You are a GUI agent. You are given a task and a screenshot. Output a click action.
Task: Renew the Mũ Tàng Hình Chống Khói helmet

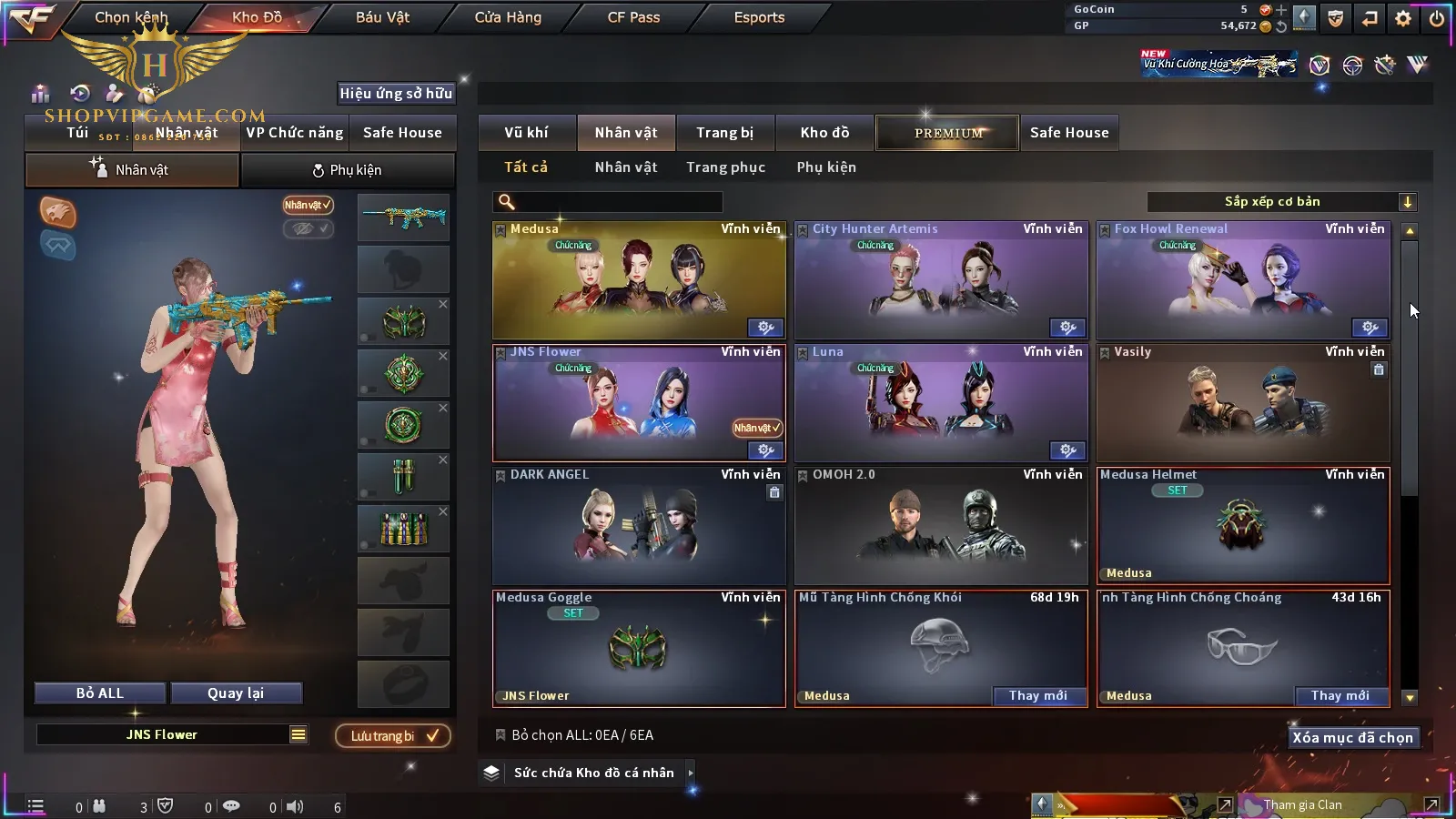click(x=1038, y=696)
